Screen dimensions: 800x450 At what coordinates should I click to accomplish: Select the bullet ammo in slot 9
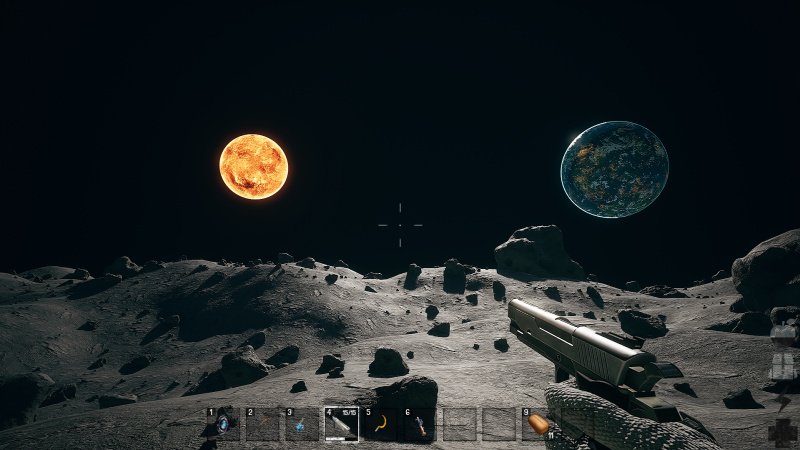click(x=538, y=425)
